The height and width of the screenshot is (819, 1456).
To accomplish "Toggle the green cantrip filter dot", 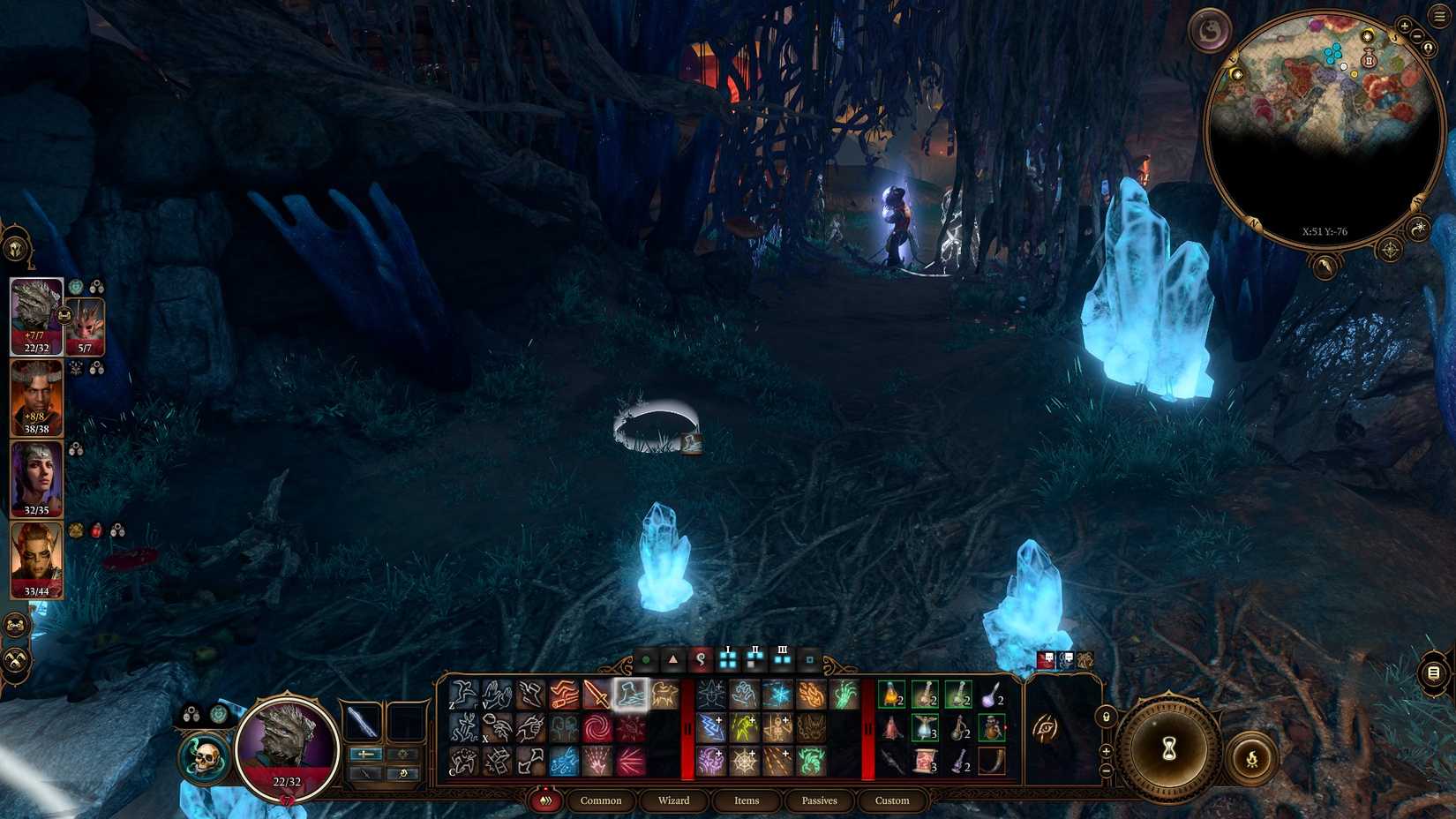I will (647, 659).
